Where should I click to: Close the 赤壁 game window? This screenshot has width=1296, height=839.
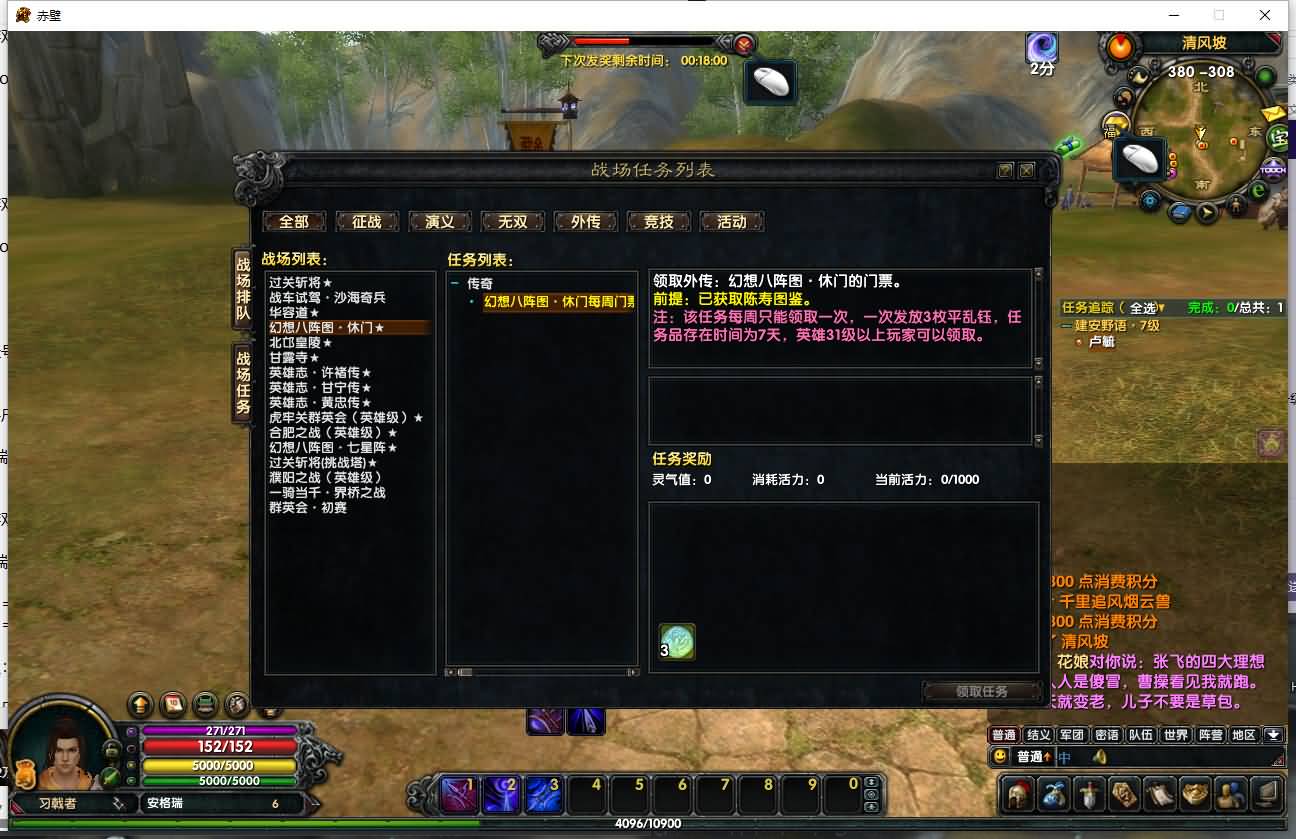click(x=1265, y=15)
